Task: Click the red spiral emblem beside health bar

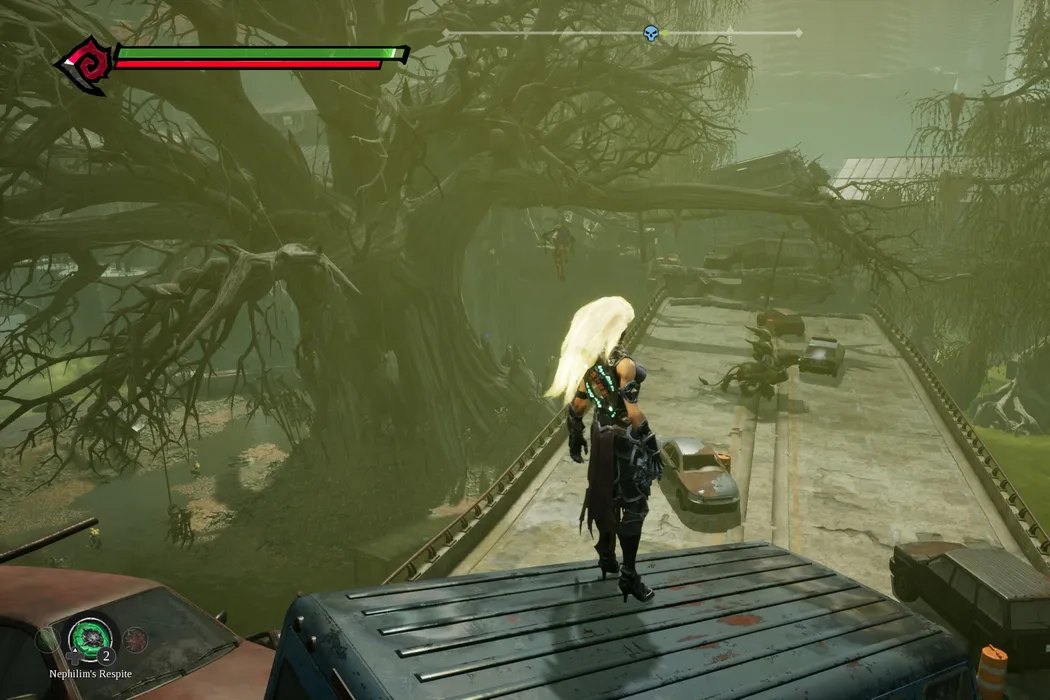Action: point(84,63)
